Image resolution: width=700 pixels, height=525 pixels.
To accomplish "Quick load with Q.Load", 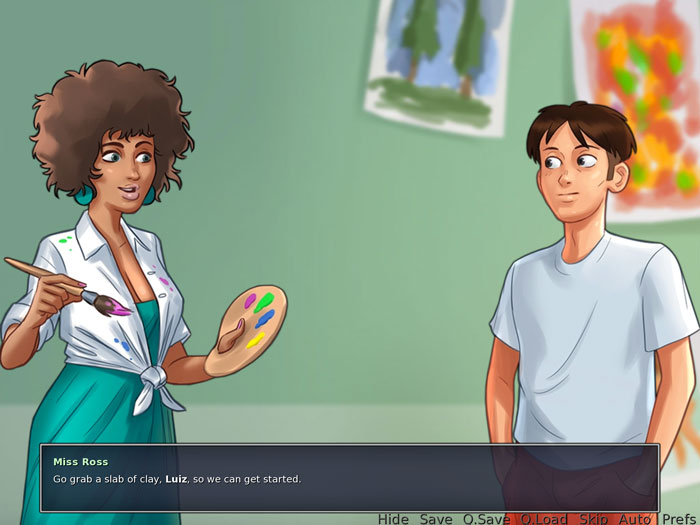I will click(543, 519).
